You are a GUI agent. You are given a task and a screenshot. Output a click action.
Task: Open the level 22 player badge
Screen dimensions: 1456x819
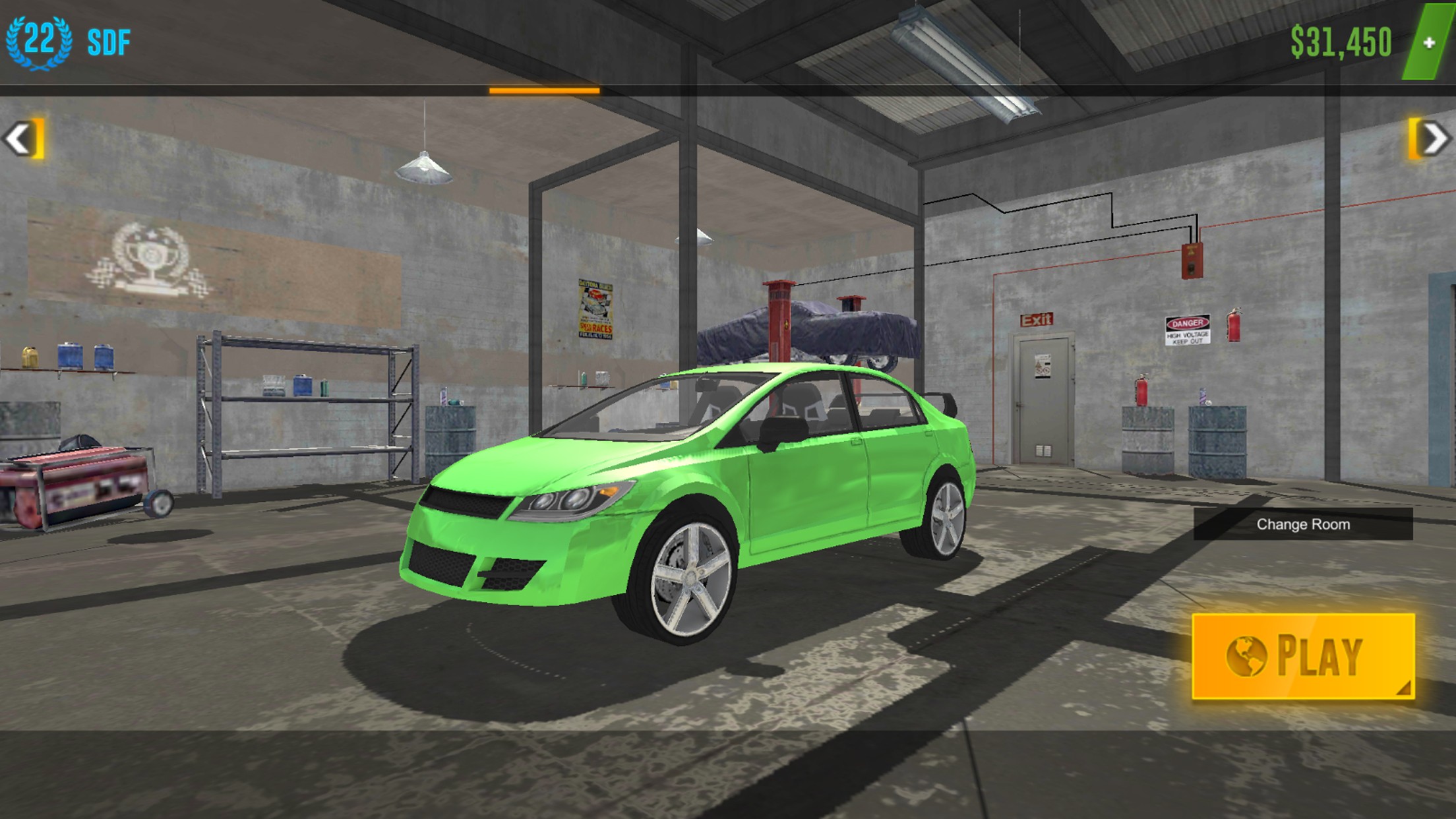[39, 42]
